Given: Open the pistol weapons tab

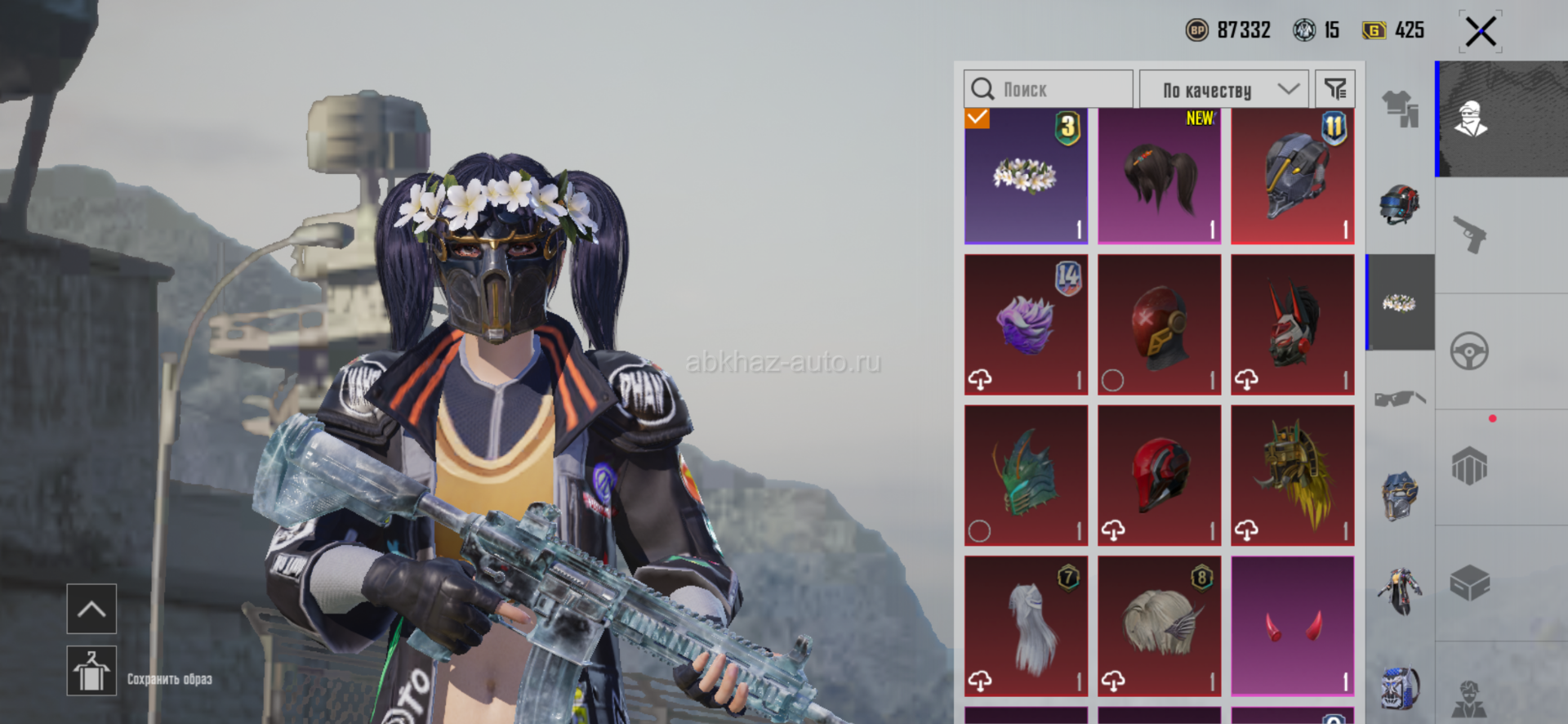Looking at the screenshot, I should click(x=1470, y=235).
